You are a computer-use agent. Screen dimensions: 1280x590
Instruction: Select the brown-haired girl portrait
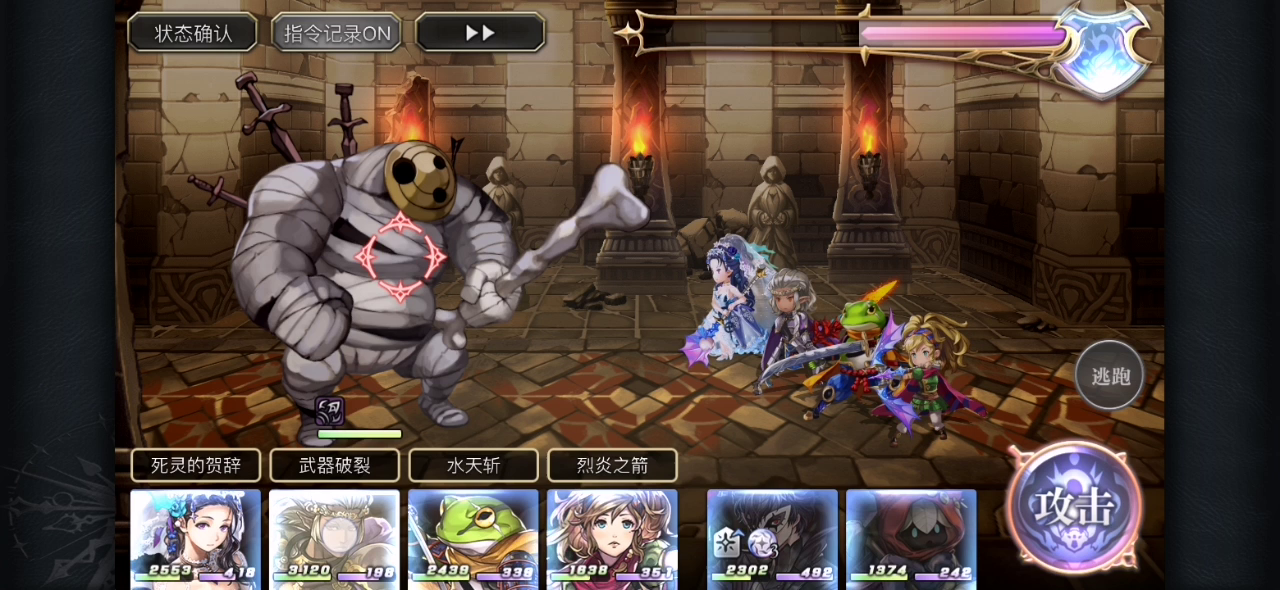[x=612, y=537]
